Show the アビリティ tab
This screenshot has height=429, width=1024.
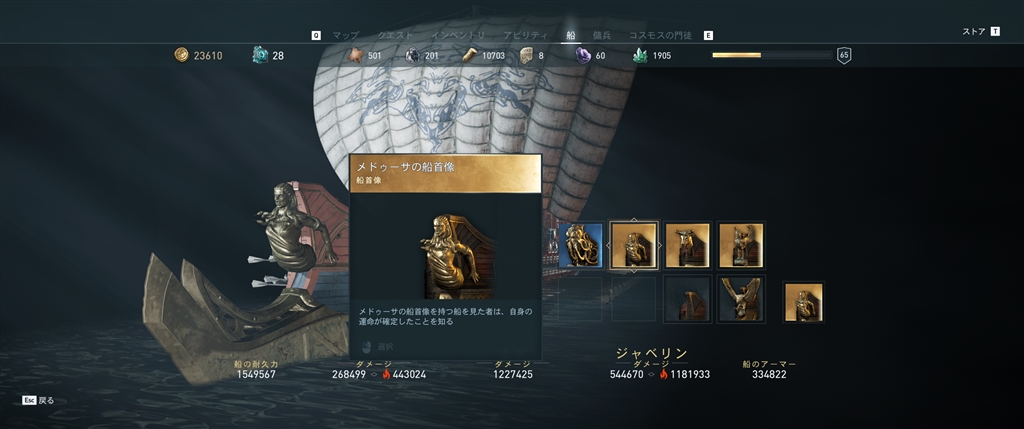pos(524,35)
